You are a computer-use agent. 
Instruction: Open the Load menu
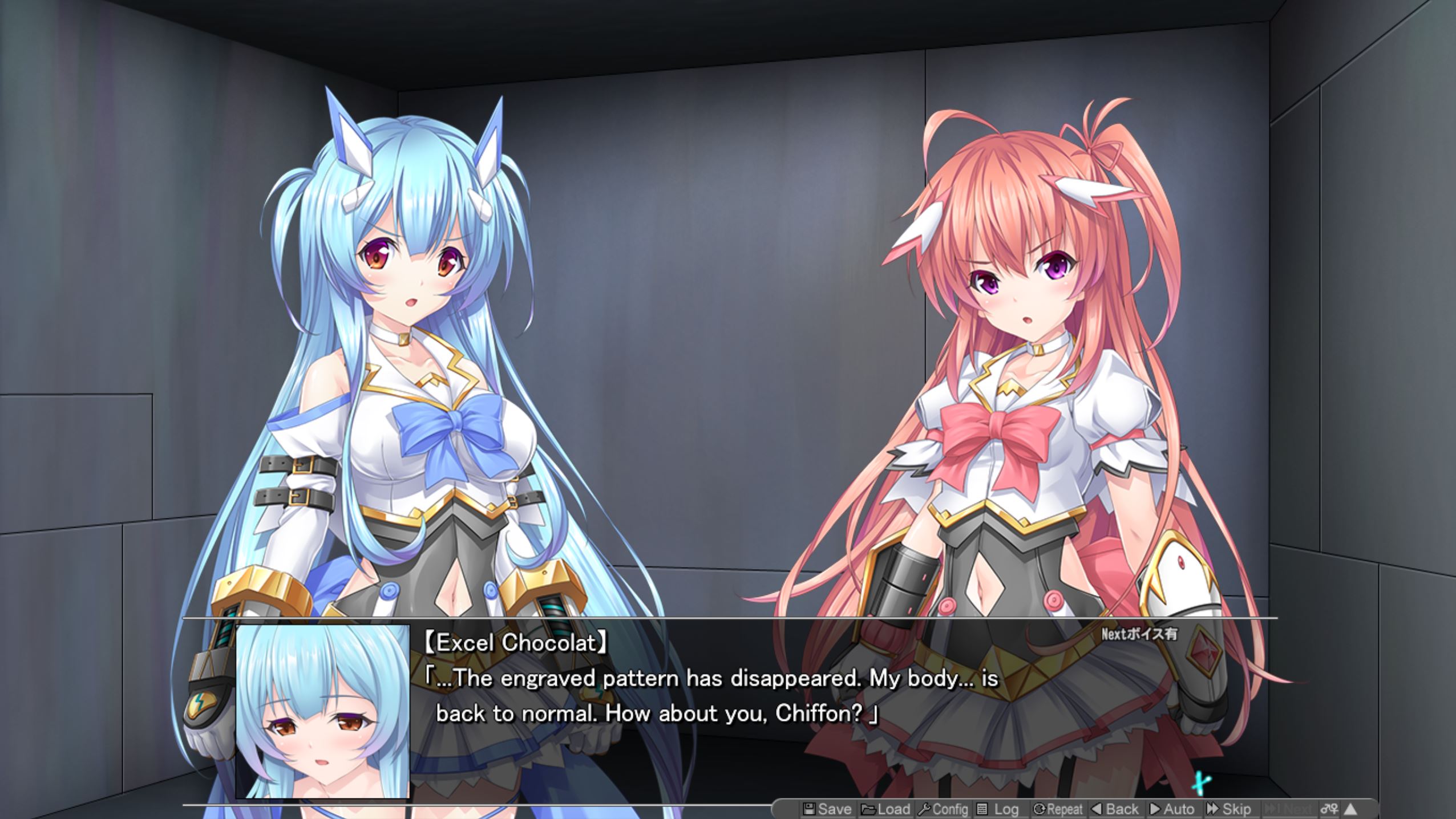pos(885,809)
